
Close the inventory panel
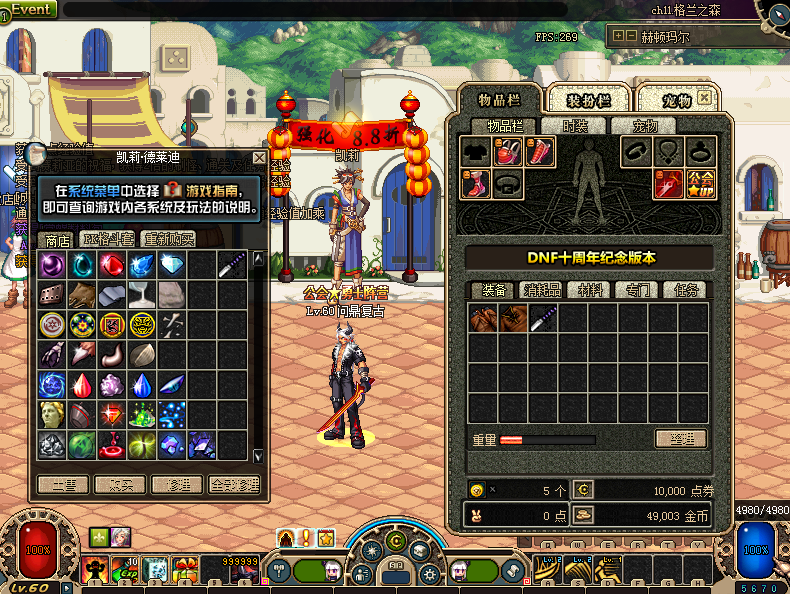tap(705, 99)
